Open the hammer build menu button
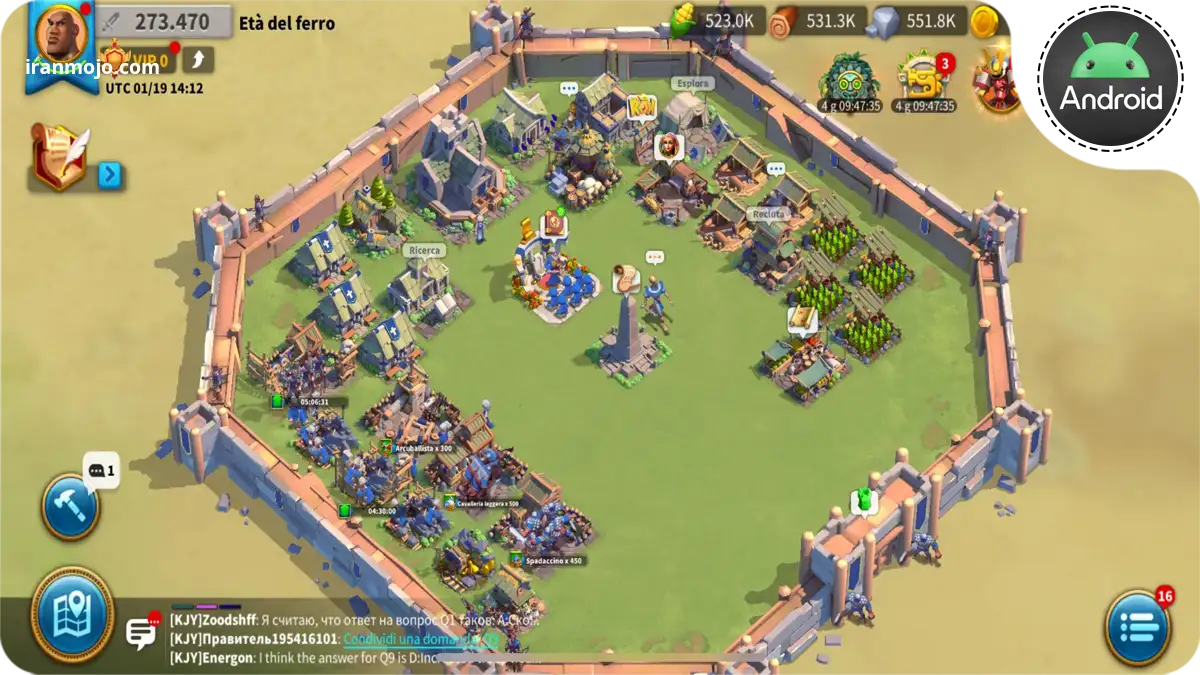 70,507
